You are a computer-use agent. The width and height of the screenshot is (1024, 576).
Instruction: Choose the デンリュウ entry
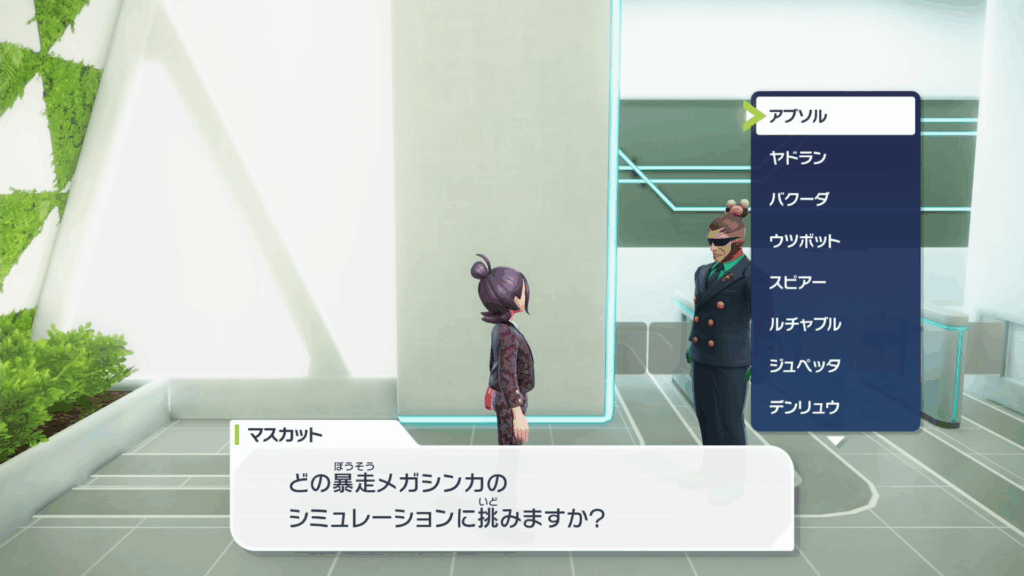(x=835, y=407)
